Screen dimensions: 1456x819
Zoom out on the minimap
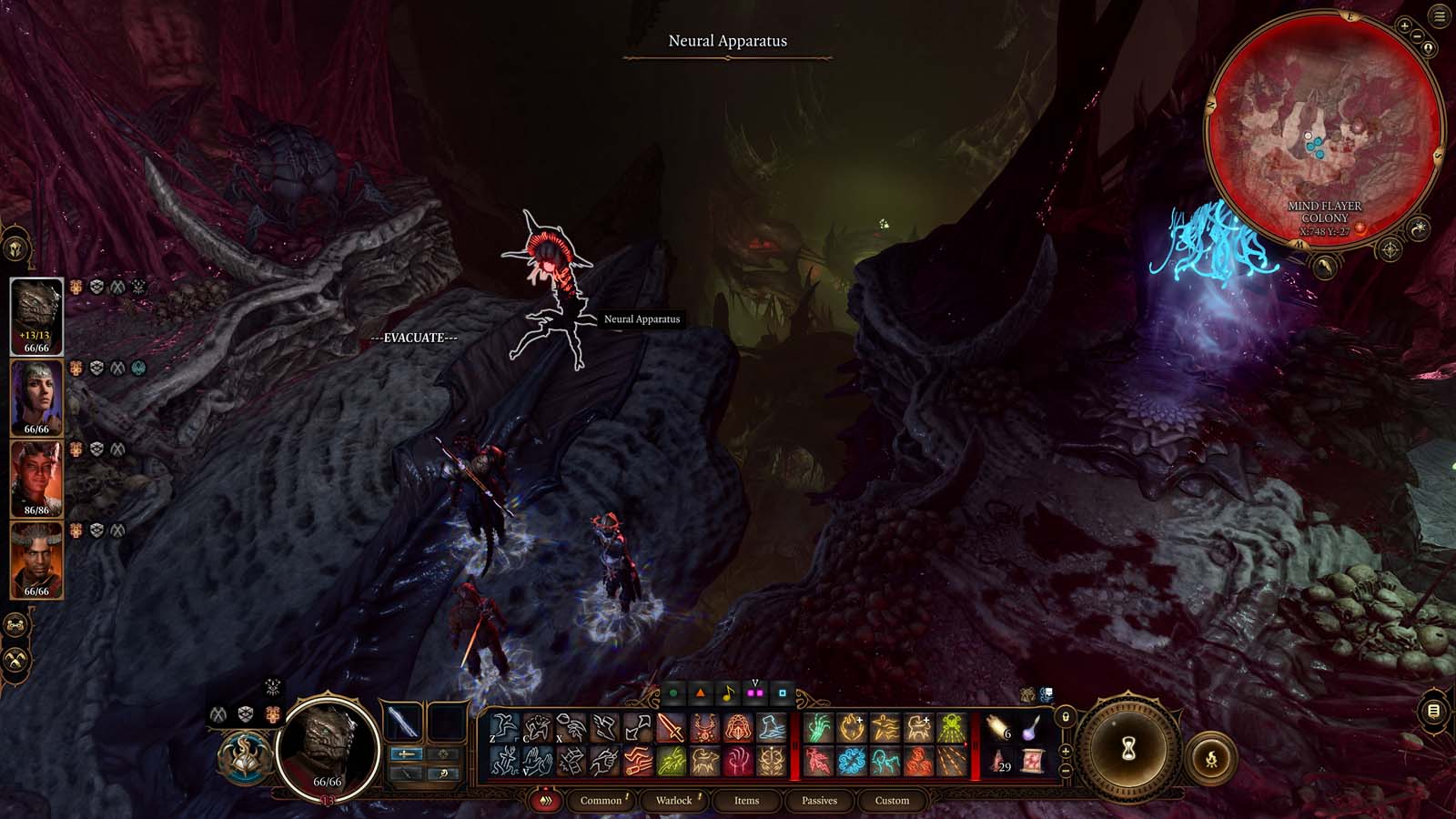coord(1419,35)
